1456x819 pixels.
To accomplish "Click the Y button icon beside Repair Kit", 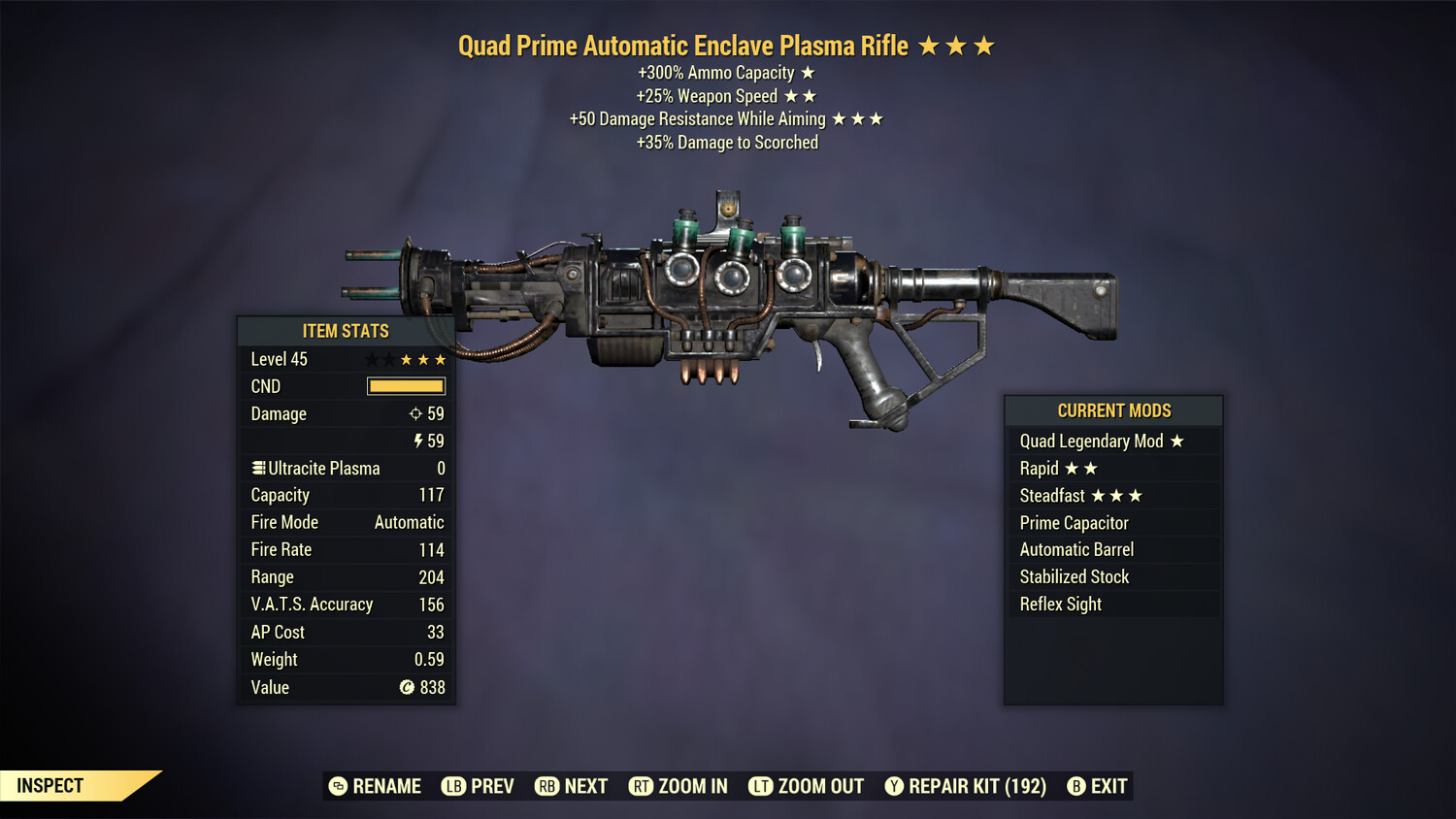I will coord(894,786).
